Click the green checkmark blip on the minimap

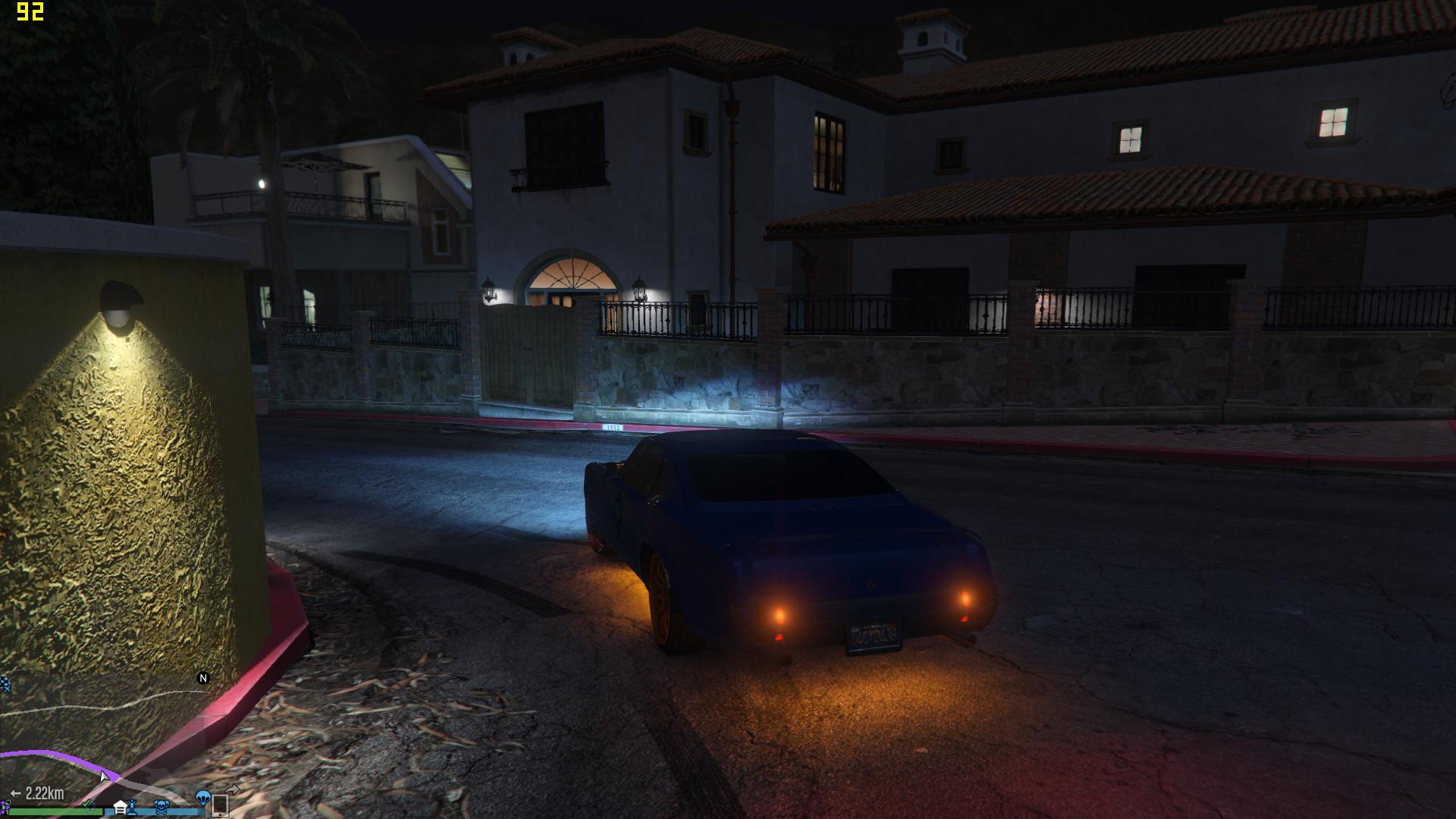(88, 804)
